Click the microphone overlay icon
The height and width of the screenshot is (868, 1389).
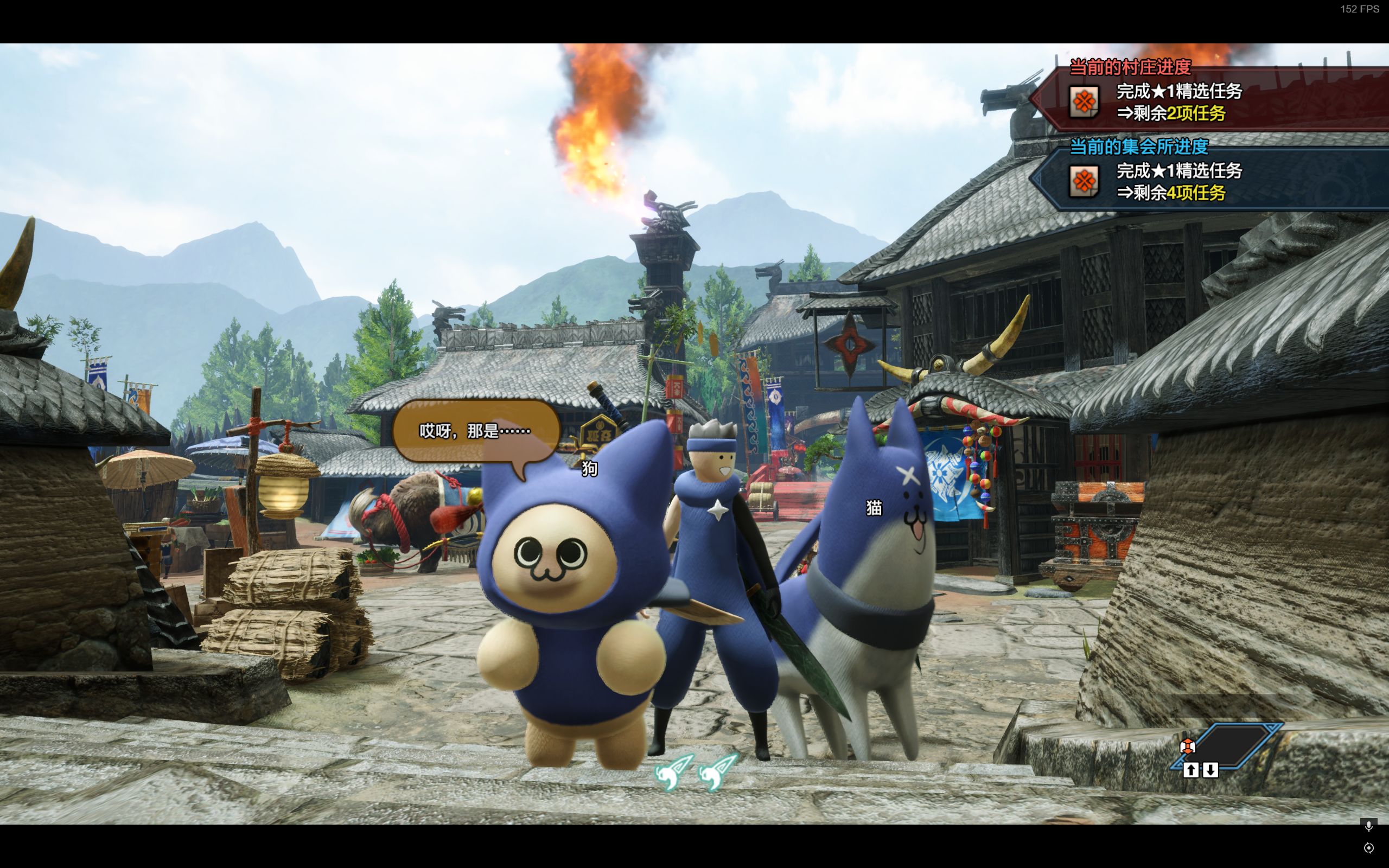click(1368, 826)
